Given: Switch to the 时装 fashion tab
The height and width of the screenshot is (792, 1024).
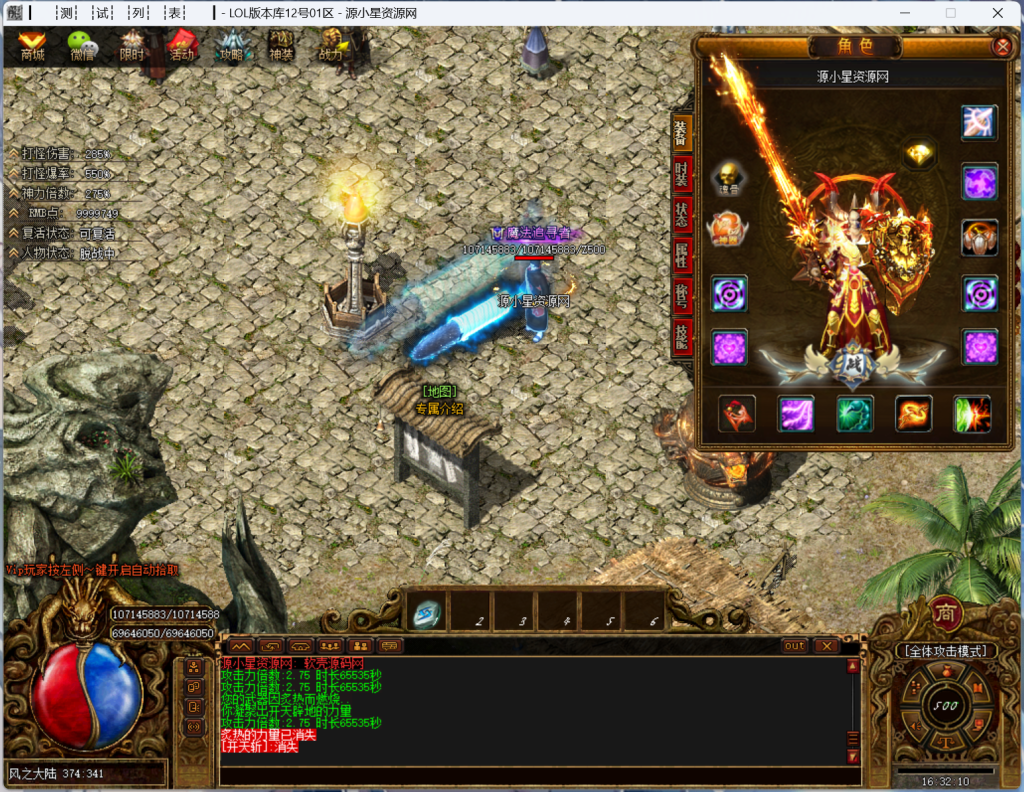Looking at the screenshot, I should [x=681, y=174].
